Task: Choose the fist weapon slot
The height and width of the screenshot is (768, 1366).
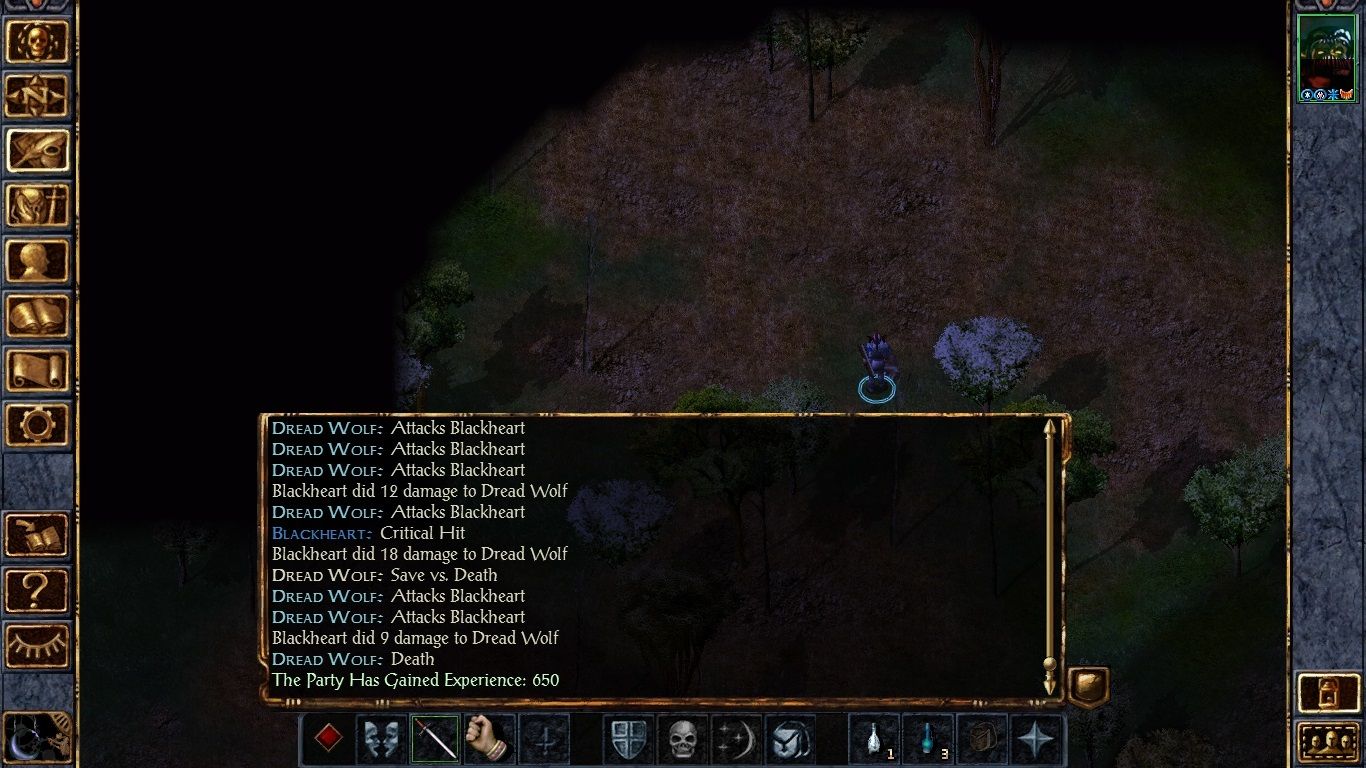Action: point(489,740)
